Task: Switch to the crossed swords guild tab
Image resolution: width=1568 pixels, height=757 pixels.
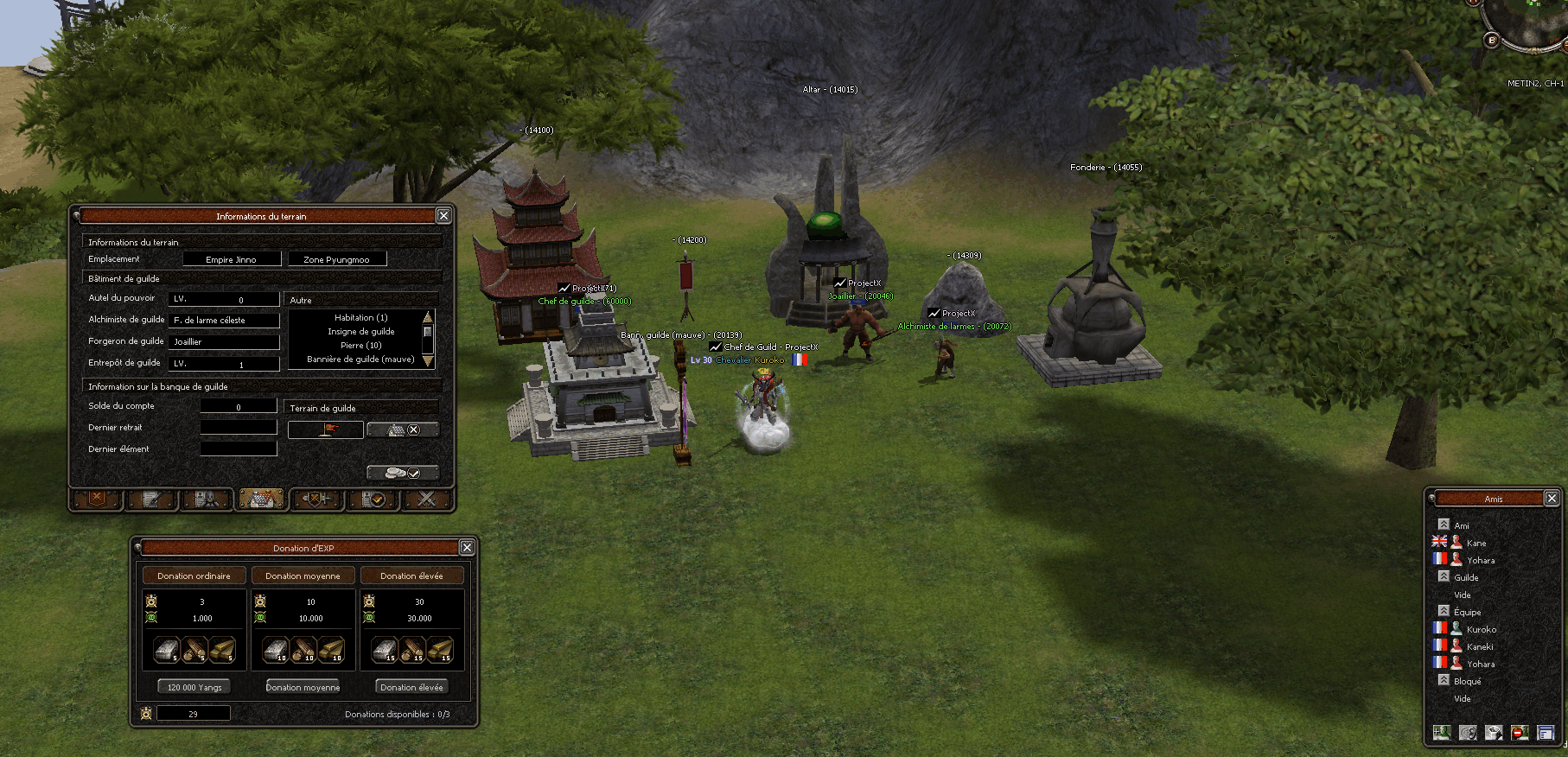Action: click(x=427, y=499)
